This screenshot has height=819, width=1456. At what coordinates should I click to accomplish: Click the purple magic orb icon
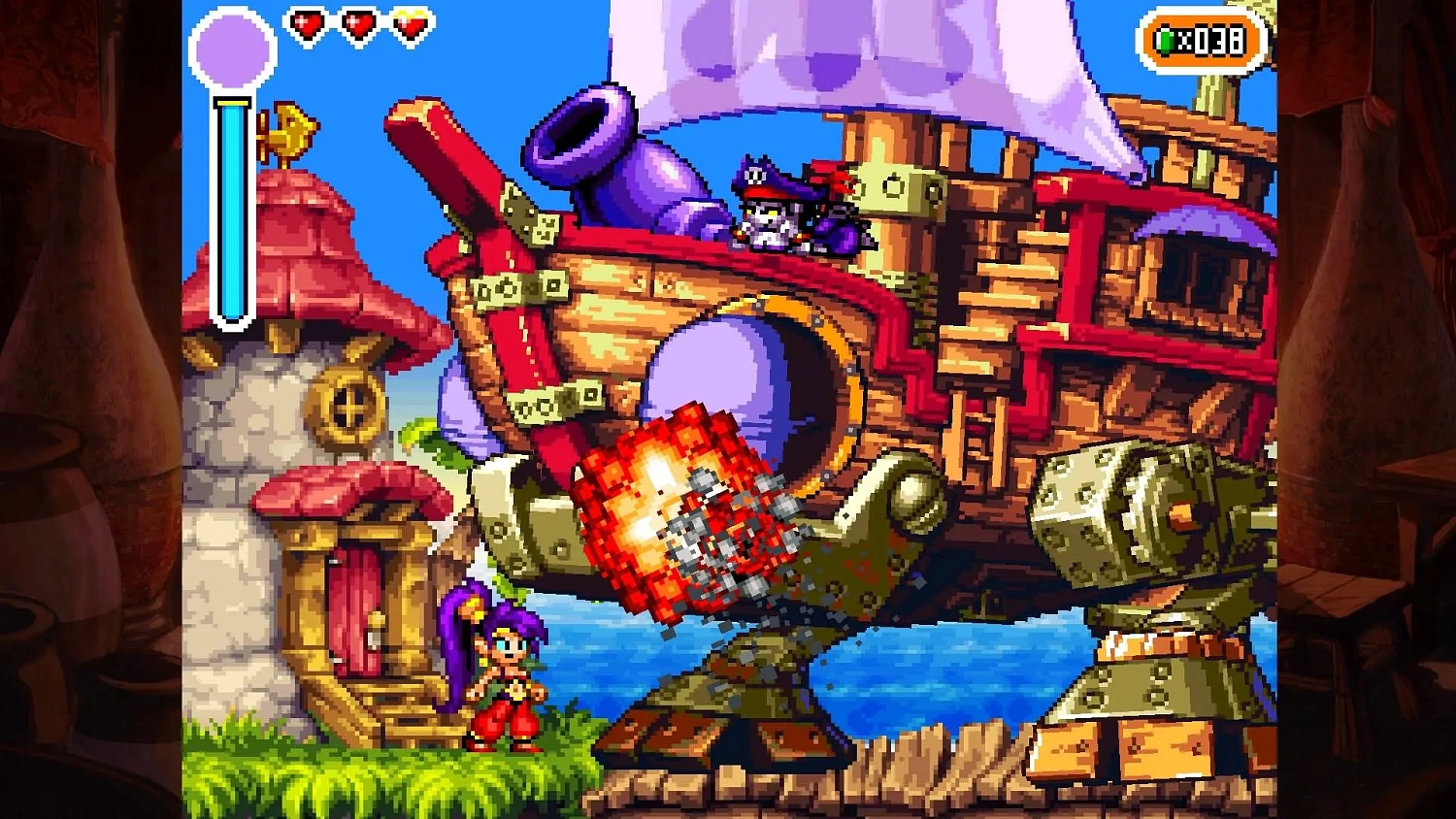click(x=232, y=46)
